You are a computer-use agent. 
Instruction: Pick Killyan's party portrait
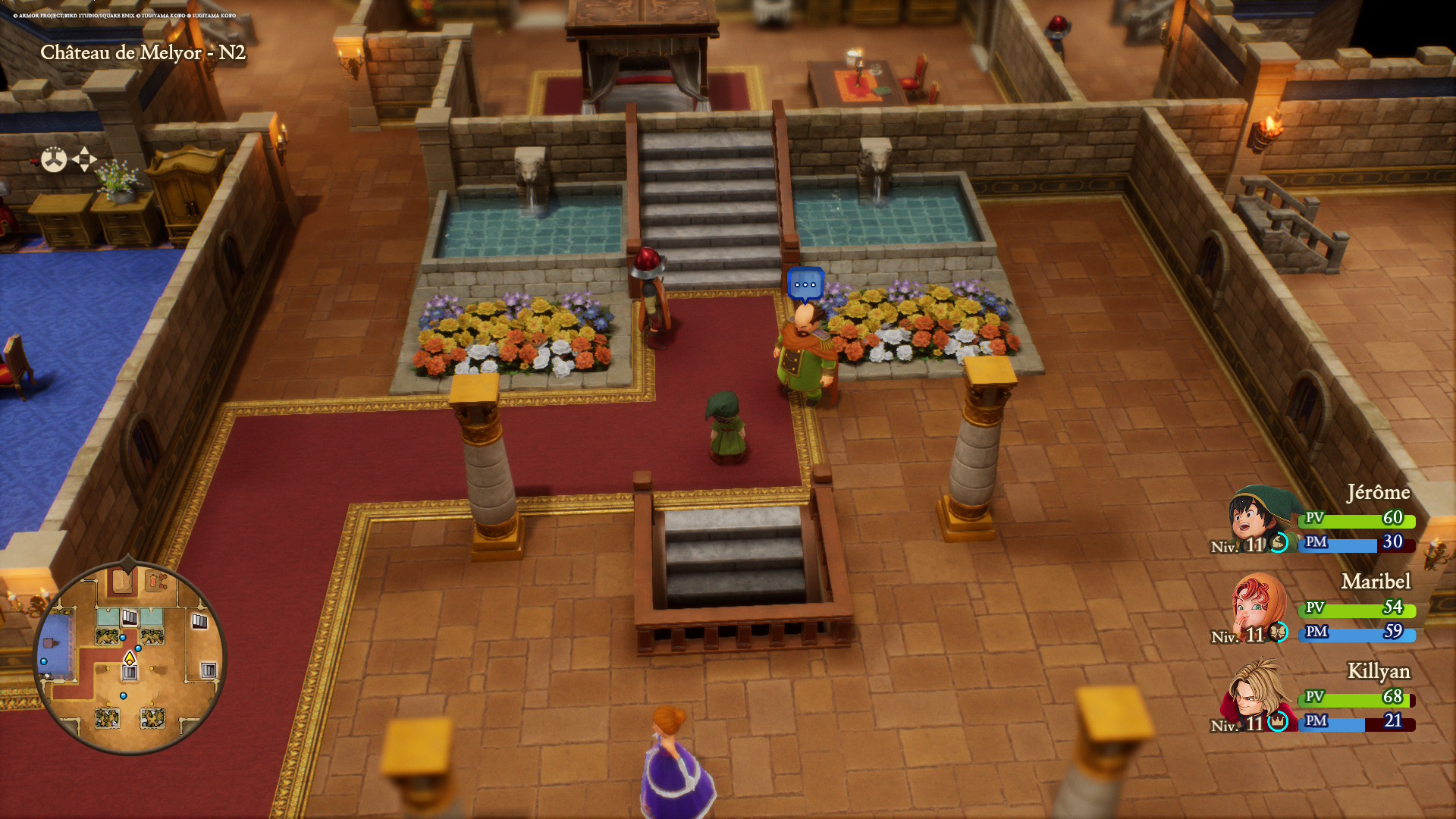(1255, 695)
